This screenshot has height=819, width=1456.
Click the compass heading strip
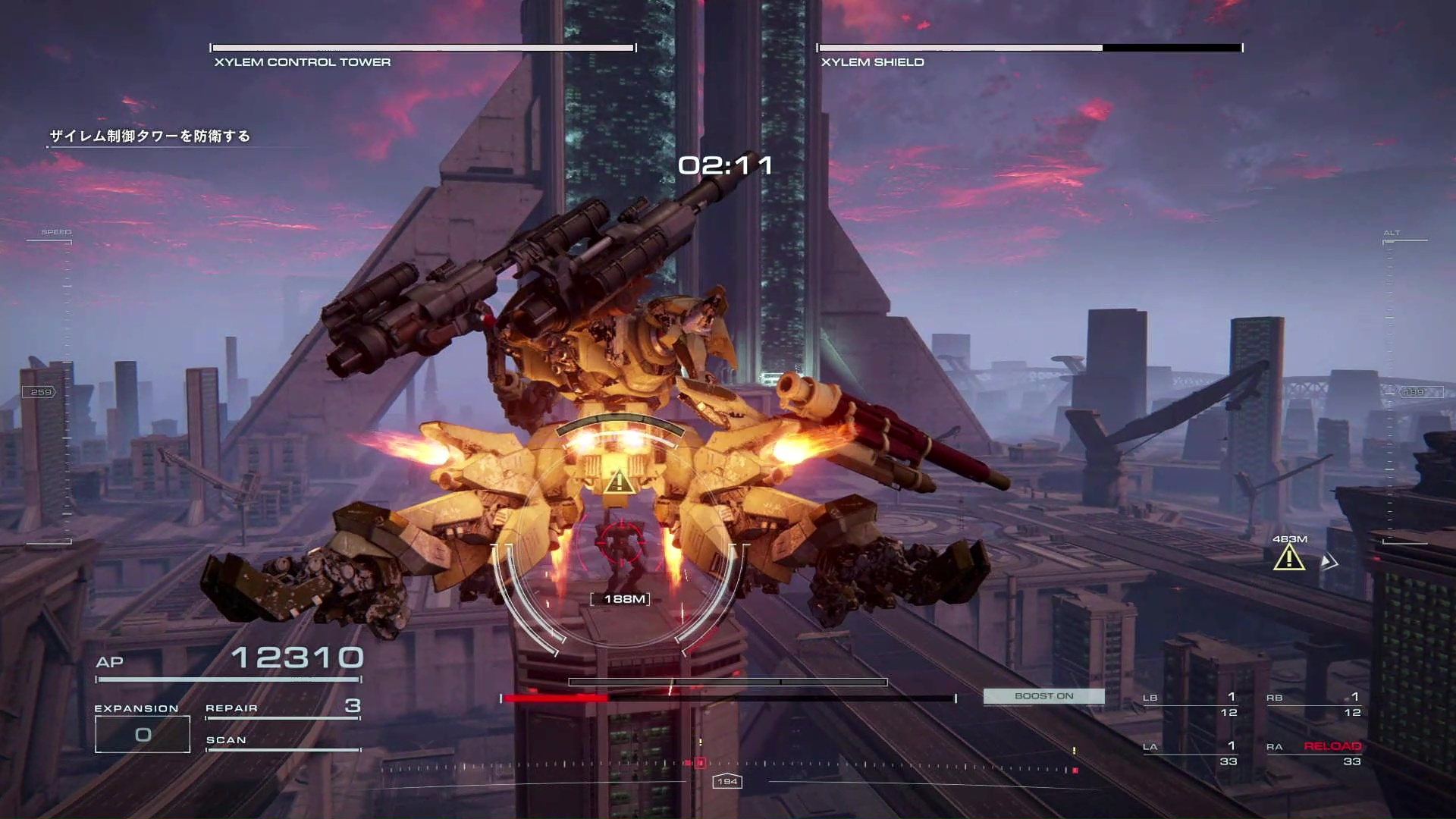[x=728, y=767]
